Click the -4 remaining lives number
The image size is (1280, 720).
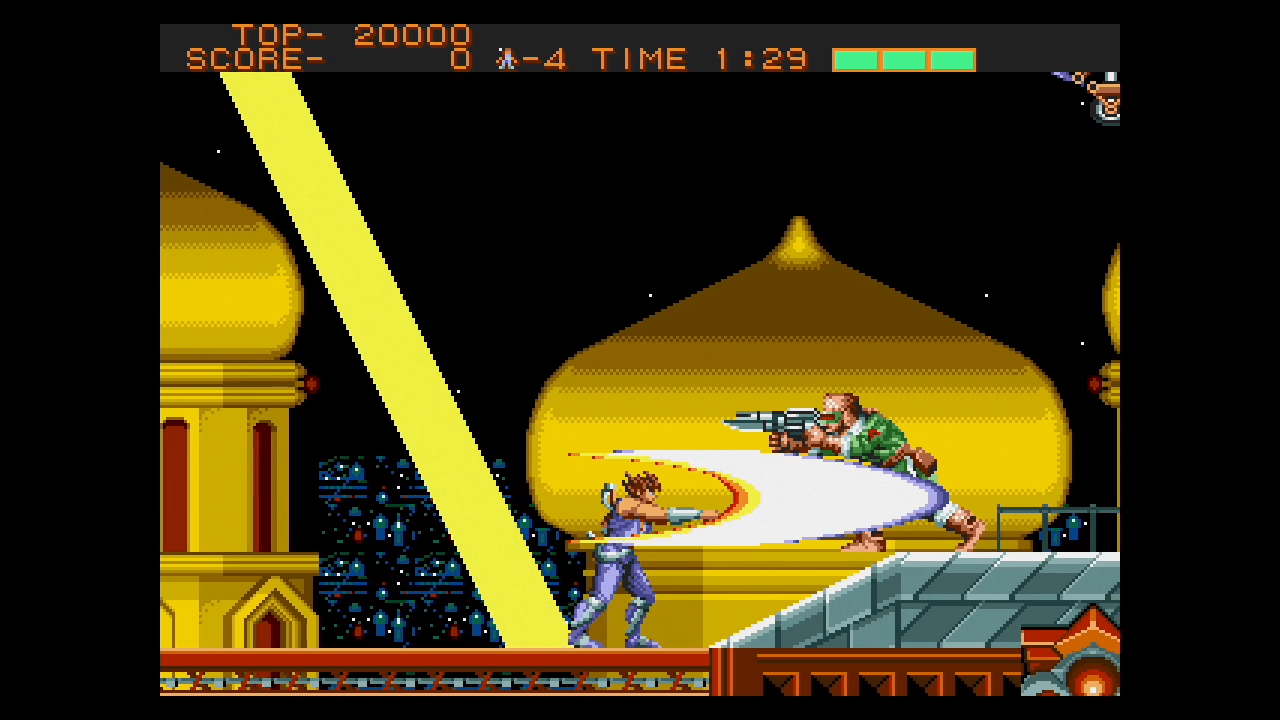[x=545, y=58]
